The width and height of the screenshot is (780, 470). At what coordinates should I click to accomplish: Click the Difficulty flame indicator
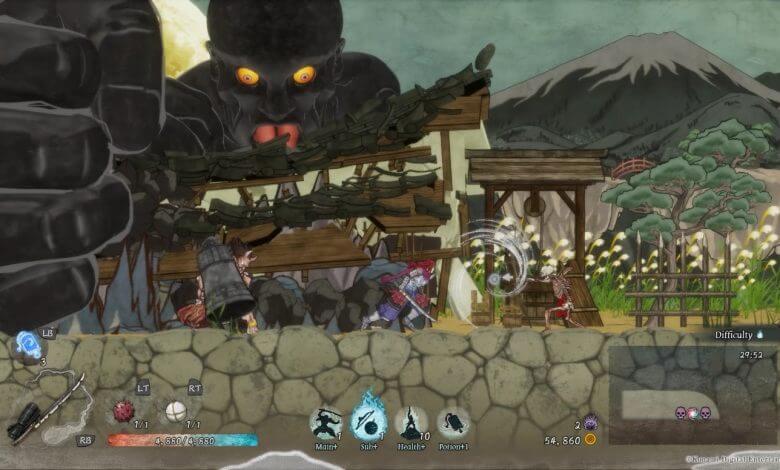pos(760,334)
